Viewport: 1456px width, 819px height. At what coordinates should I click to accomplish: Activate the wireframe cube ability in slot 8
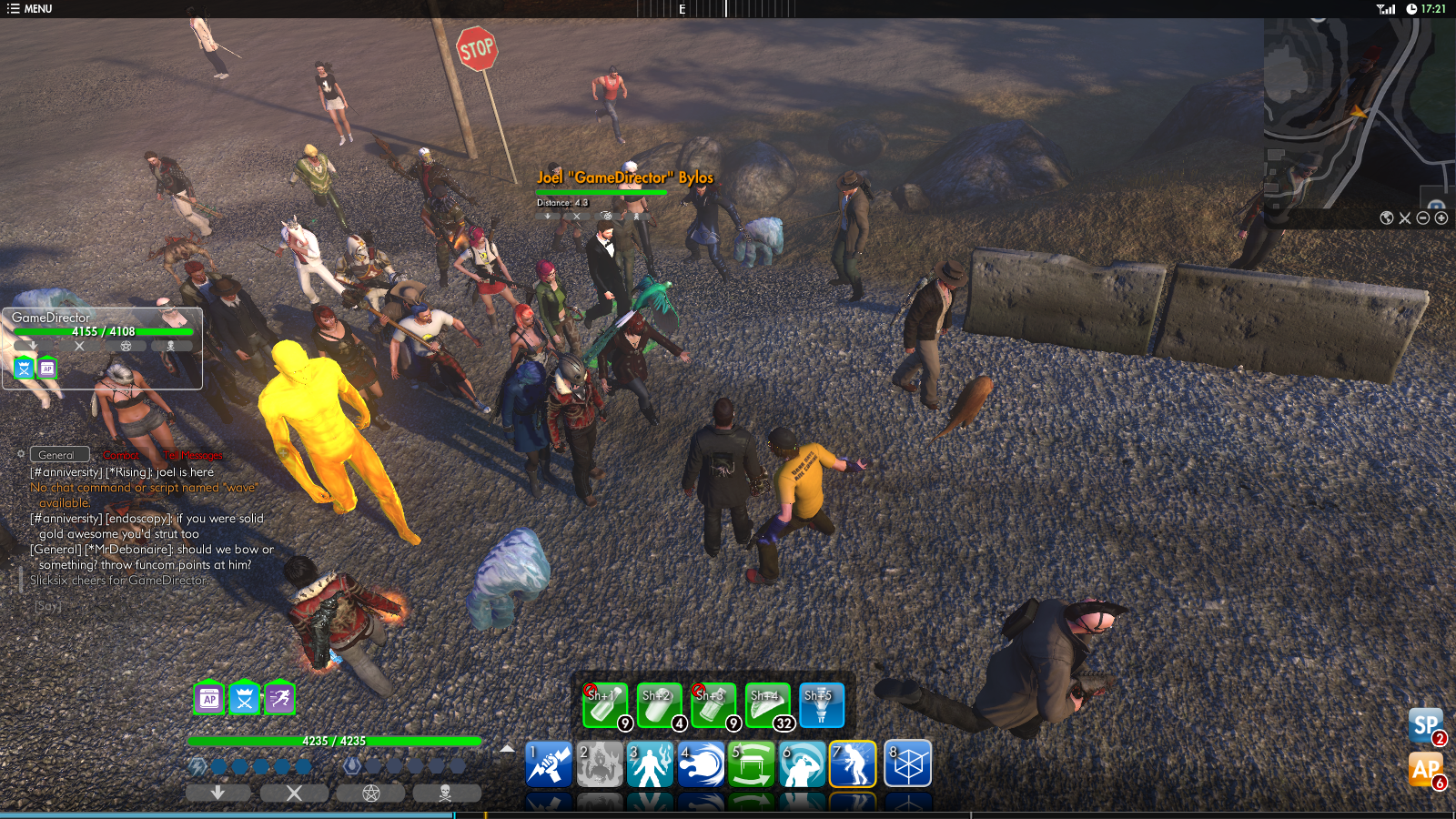(907, 763)
